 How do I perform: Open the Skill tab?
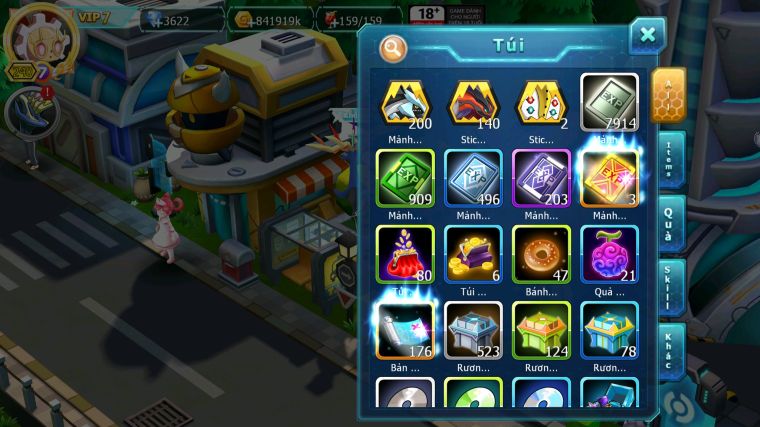(x=669, y=288)
